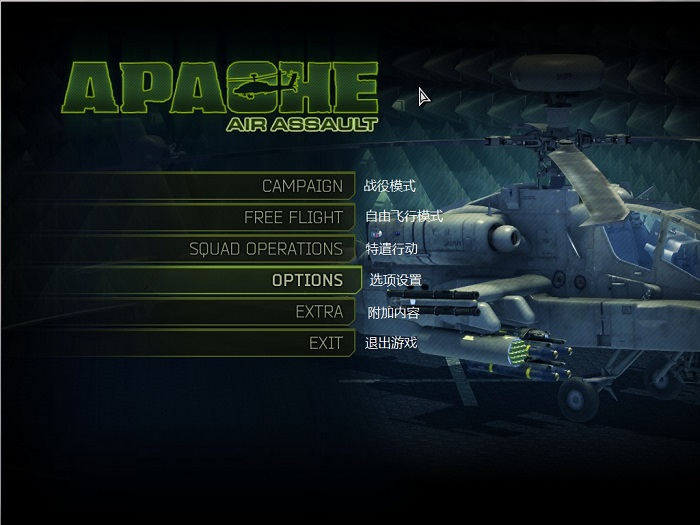Choose Squad Operations
The image size is (700, 525).
(265, 249)
